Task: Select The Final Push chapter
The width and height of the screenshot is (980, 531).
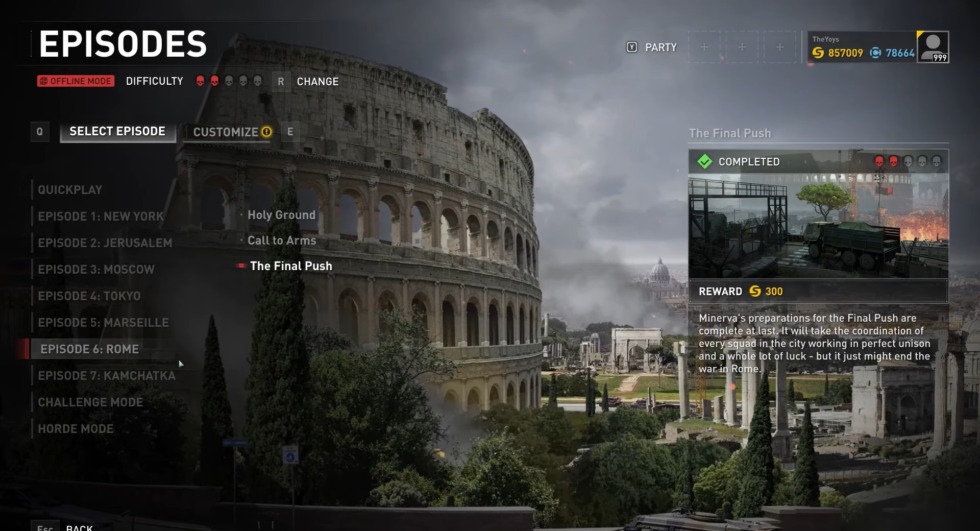Action: (x=290, y=266)
